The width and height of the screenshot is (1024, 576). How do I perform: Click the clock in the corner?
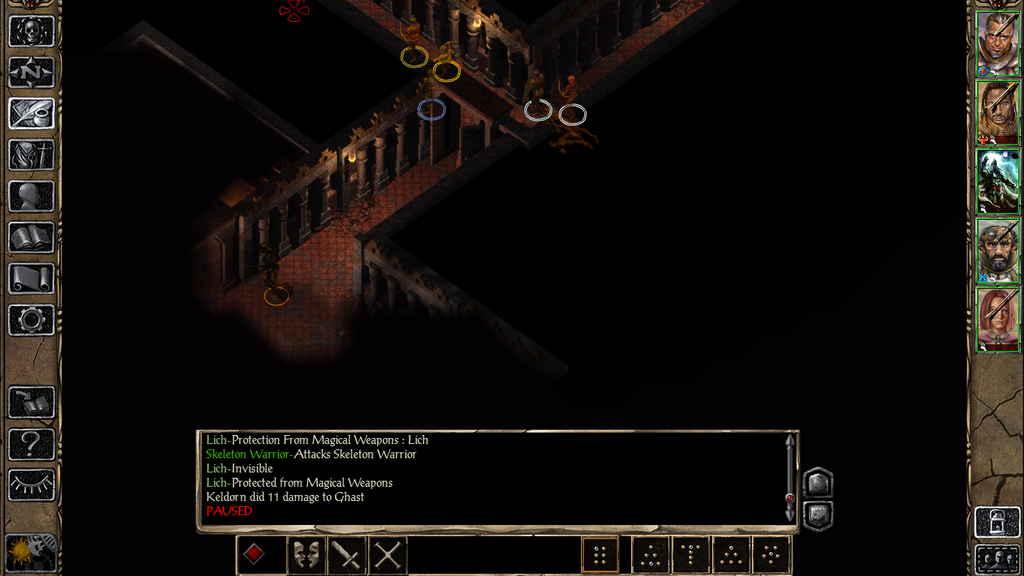pos(31,553)
